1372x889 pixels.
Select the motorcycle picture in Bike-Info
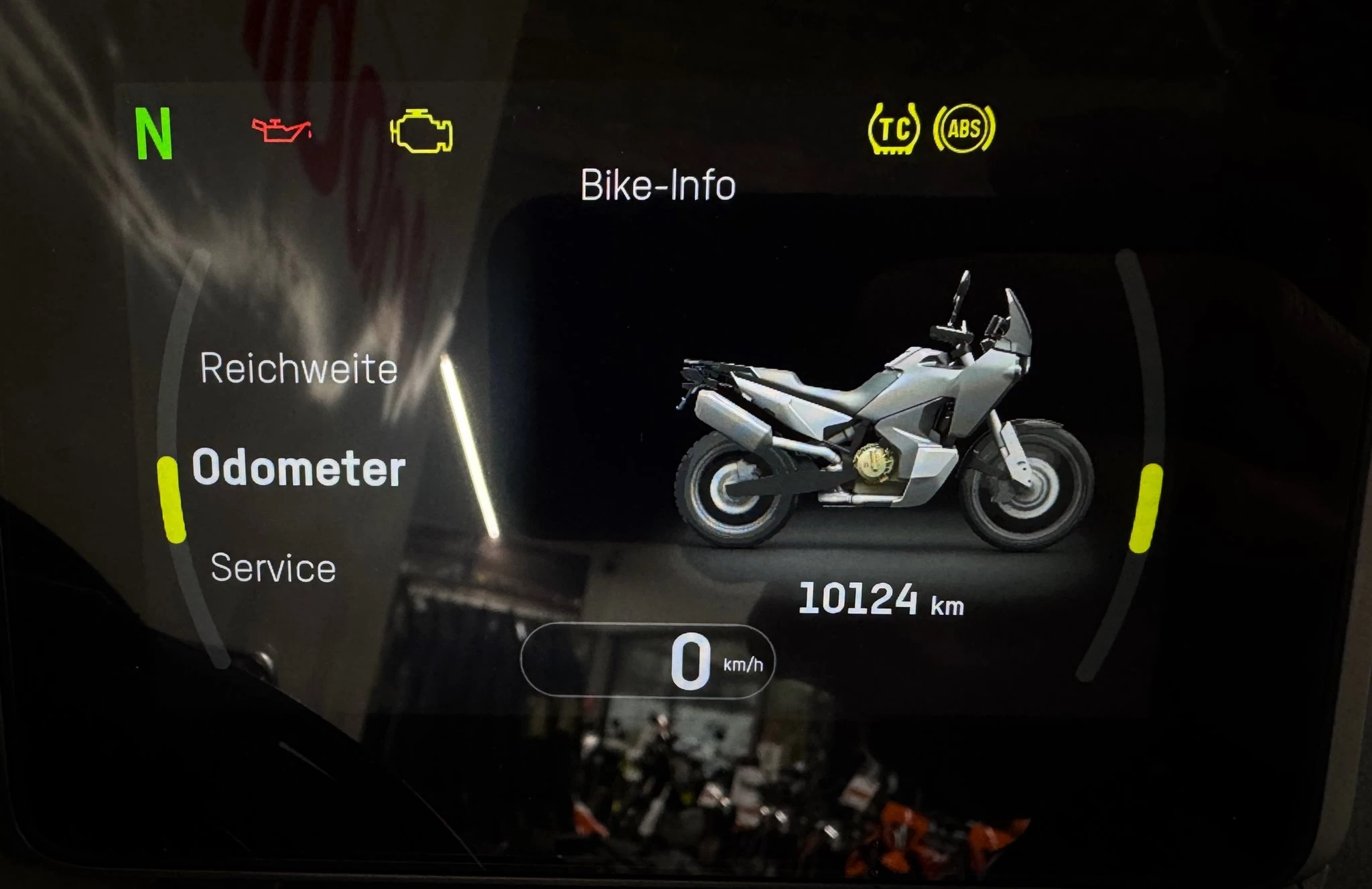click(884, 422)
